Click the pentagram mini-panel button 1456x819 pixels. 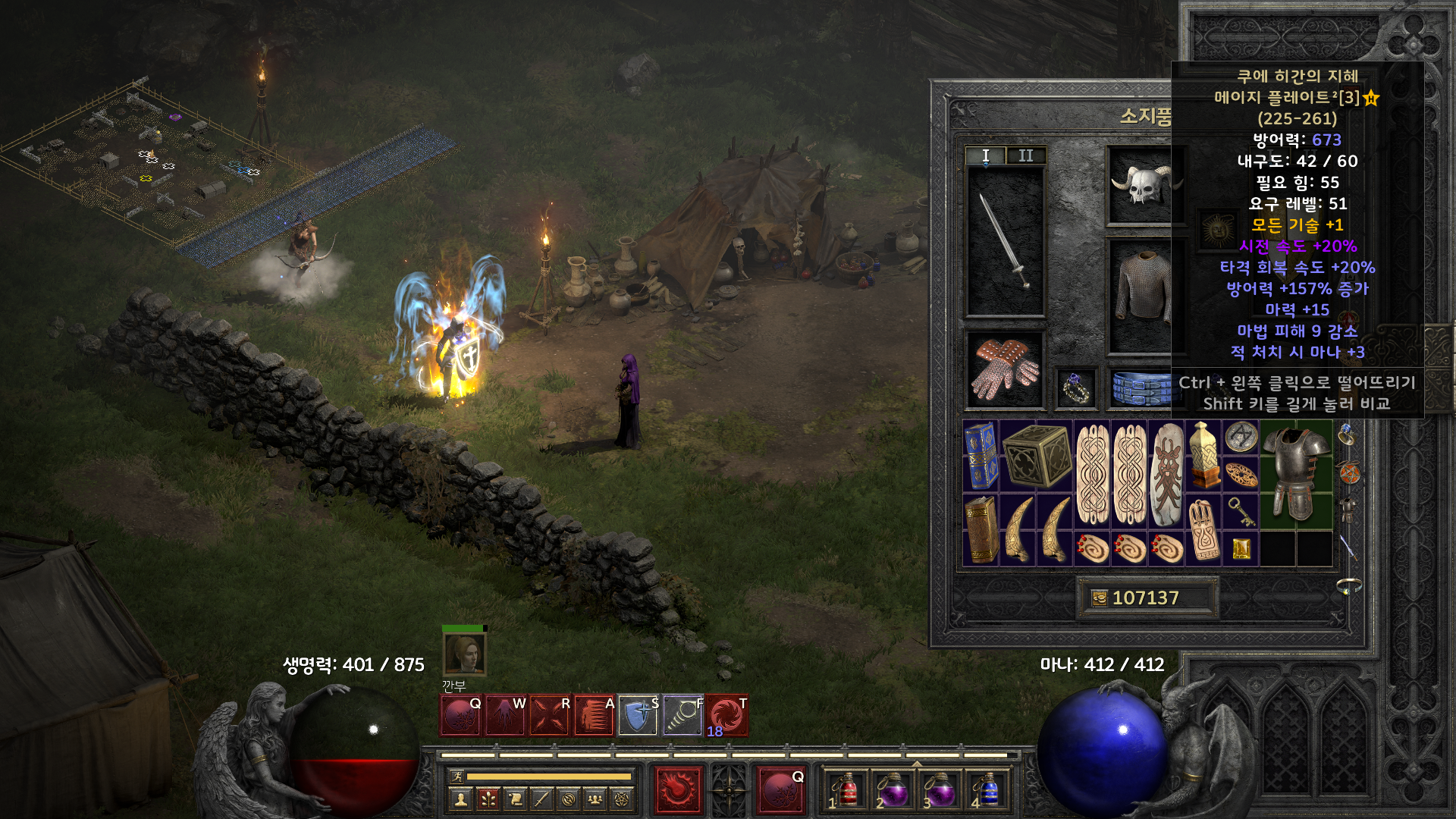(x=622, y=799)
